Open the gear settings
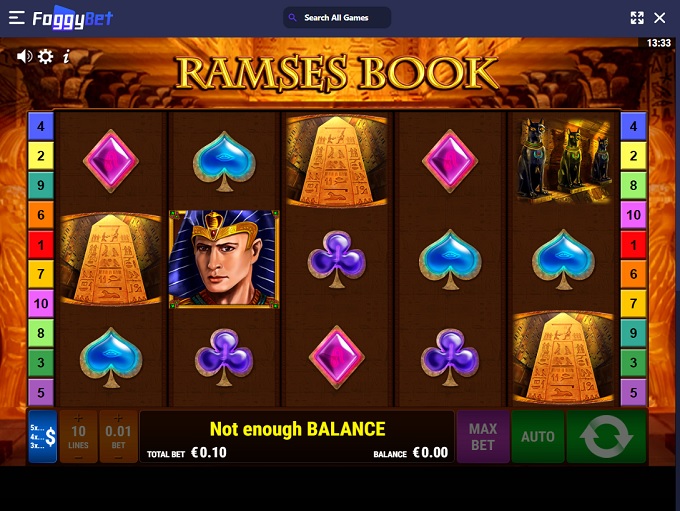Image resolution: width=680 pixels, height=511 pixels. (46, 56)
